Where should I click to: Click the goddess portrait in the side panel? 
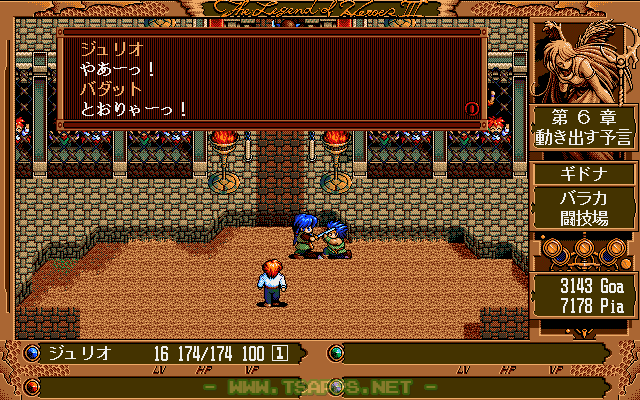(585, 60)
